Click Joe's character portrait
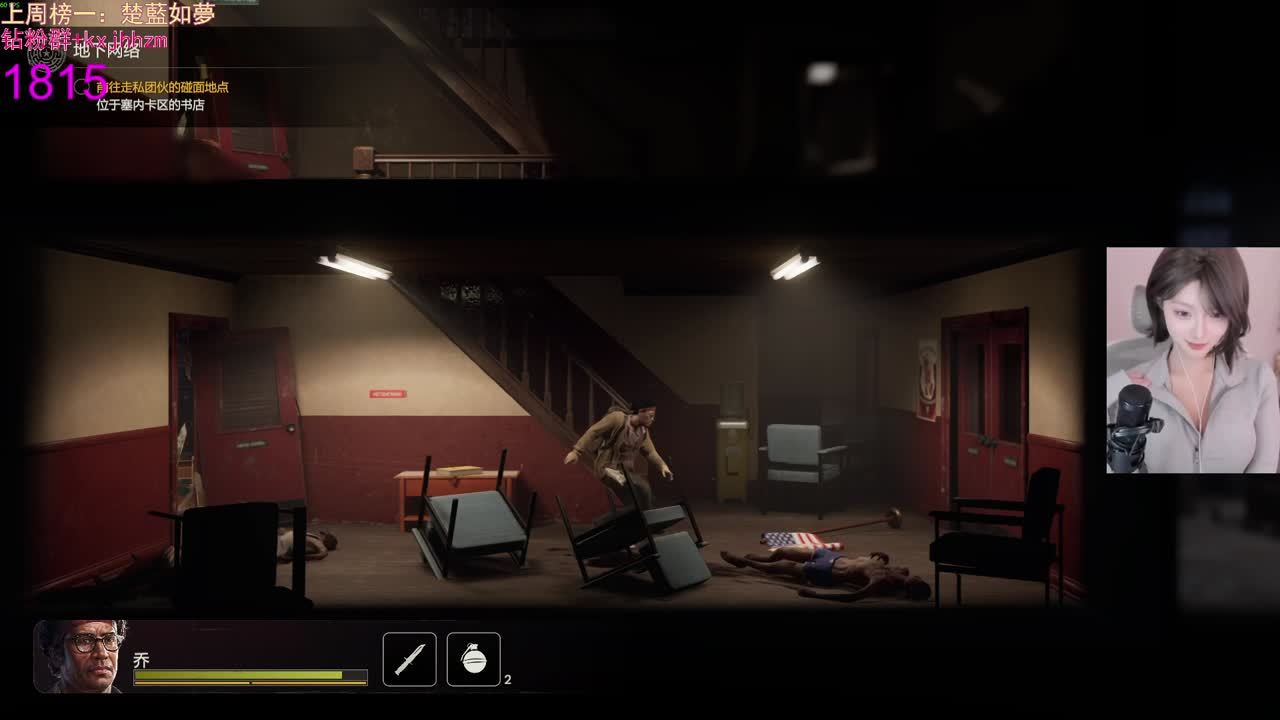Image resolution: width=1280 pixels, height=720 pixels. tap(80, 656)
